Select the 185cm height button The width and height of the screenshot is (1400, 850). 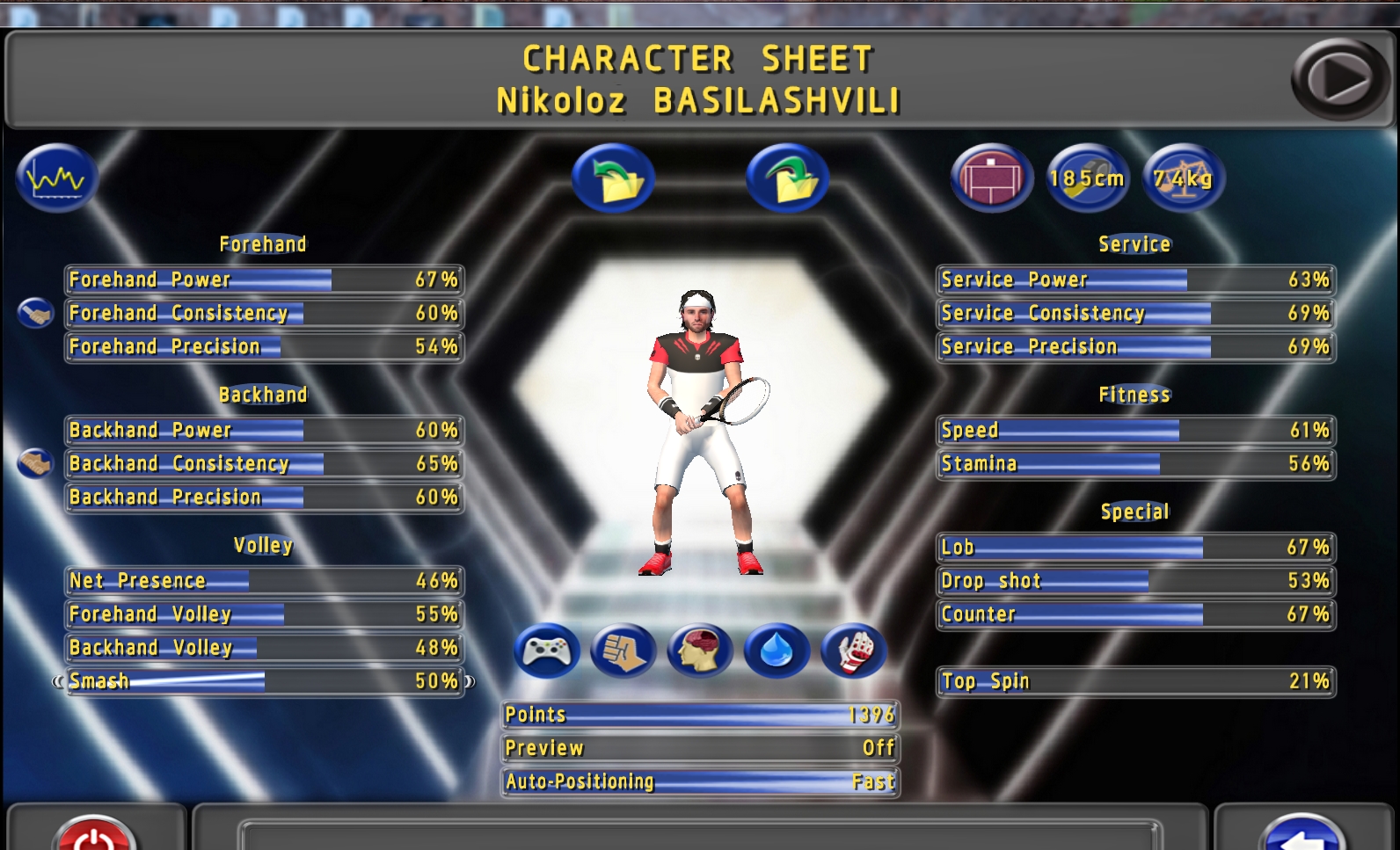[1087, 178]
